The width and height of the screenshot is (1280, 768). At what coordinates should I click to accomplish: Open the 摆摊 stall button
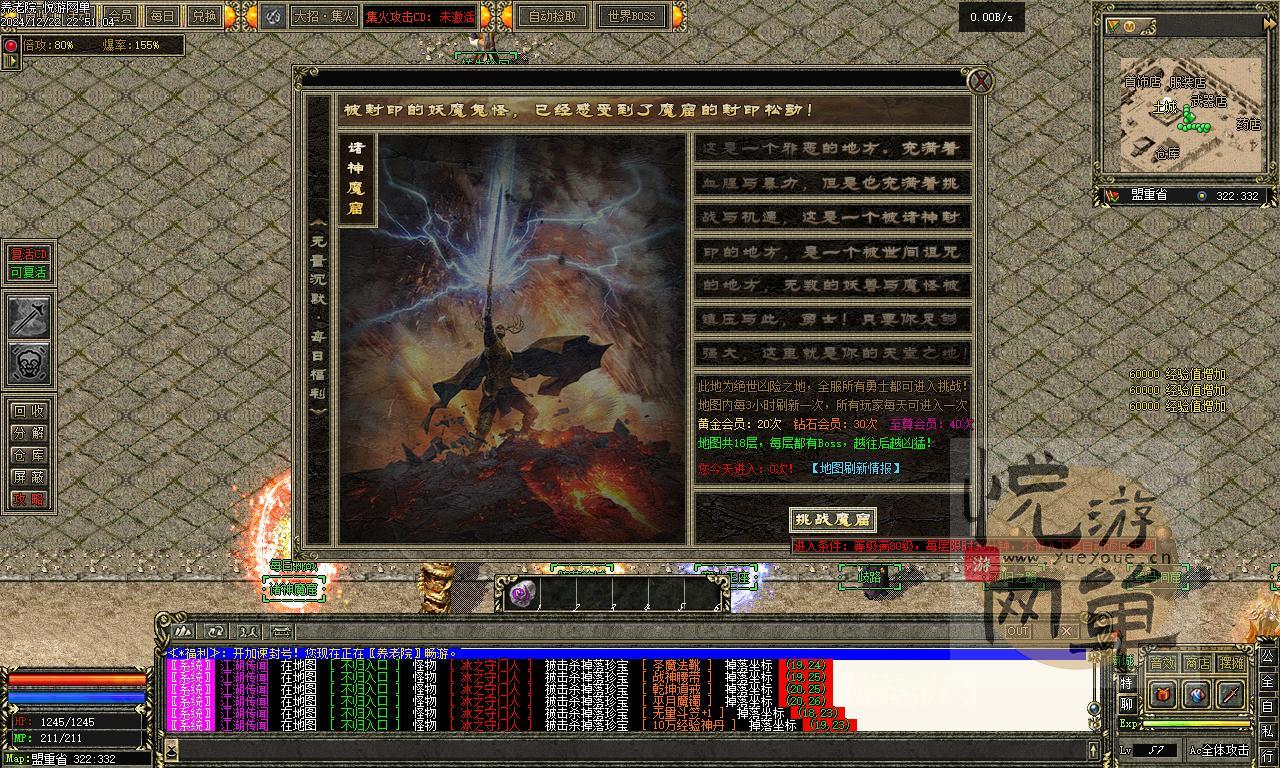pos(1231,663)
